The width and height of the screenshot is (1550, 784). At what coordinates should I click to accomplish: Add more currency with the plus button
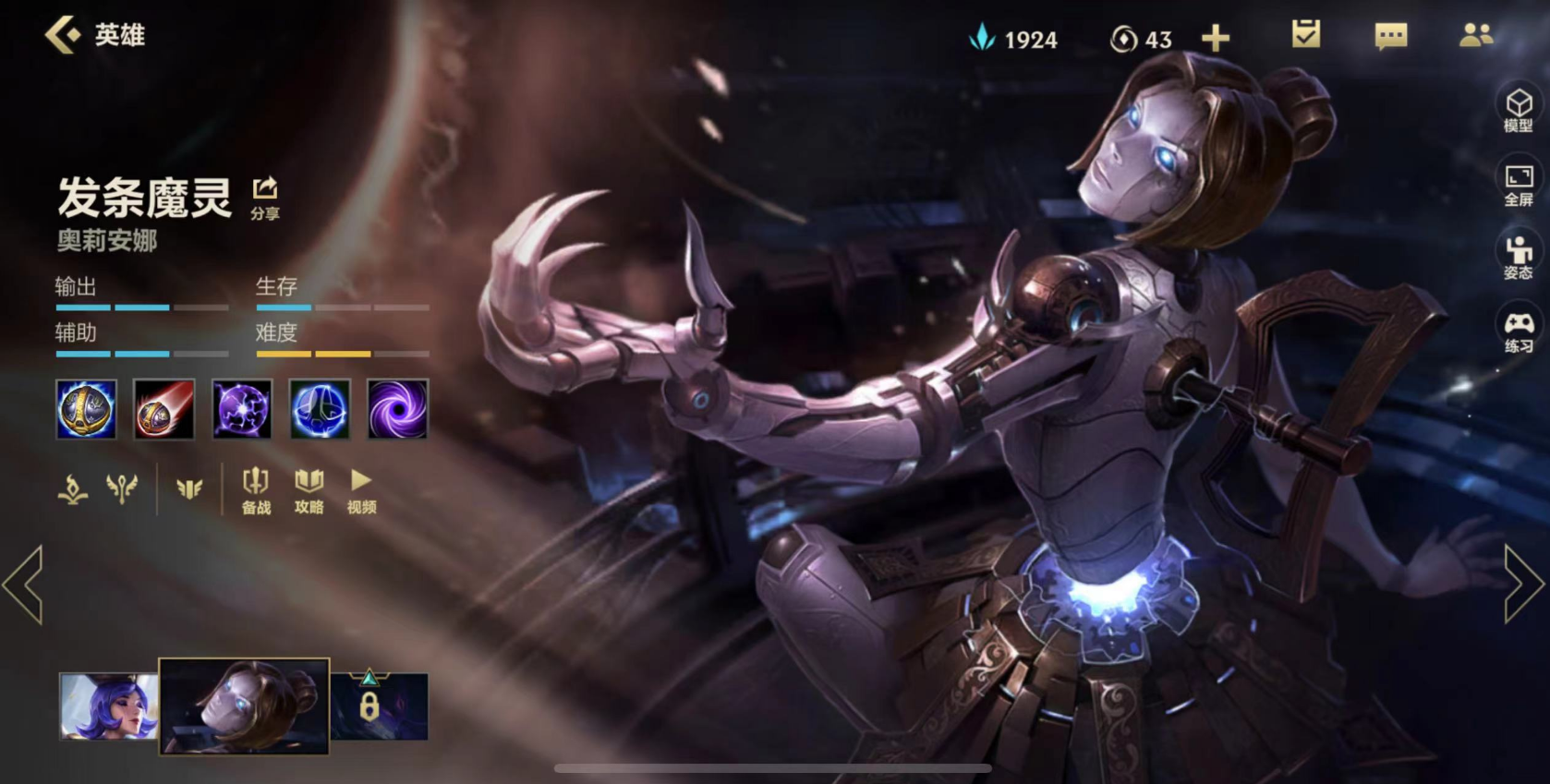[x=1216, y=39]
